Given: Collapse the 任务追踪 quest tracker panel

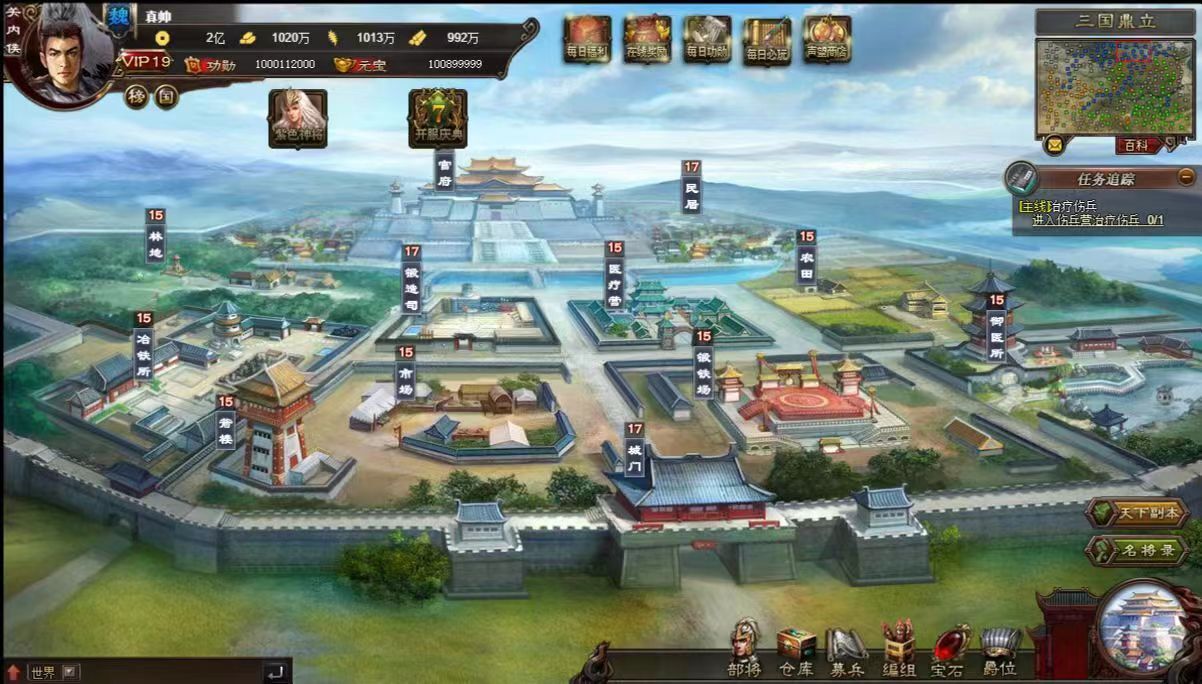Looking at the screenshot, I should click(x=1186, y=177).
